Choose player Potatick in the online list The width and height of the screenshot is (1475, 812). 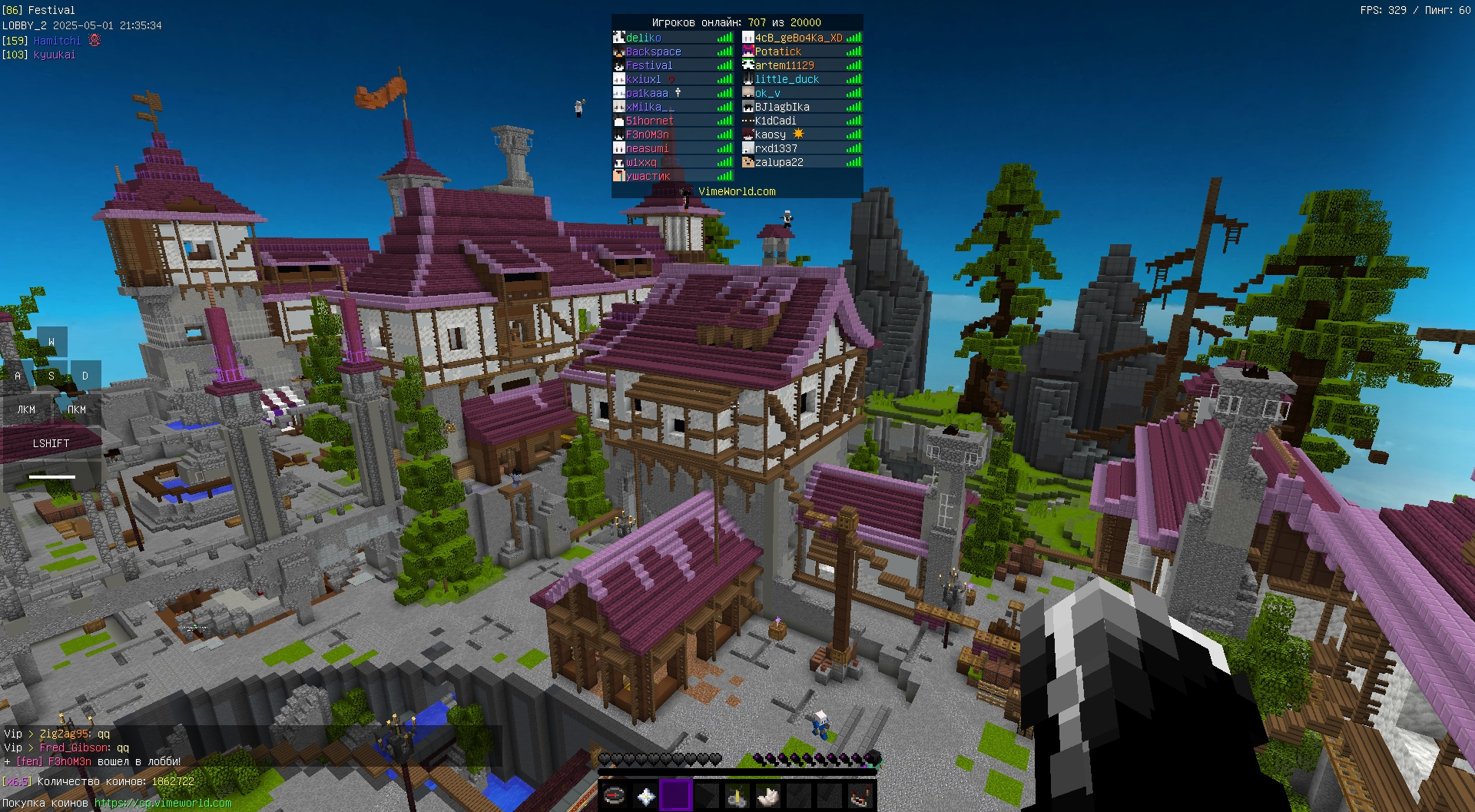coord(777,51)
